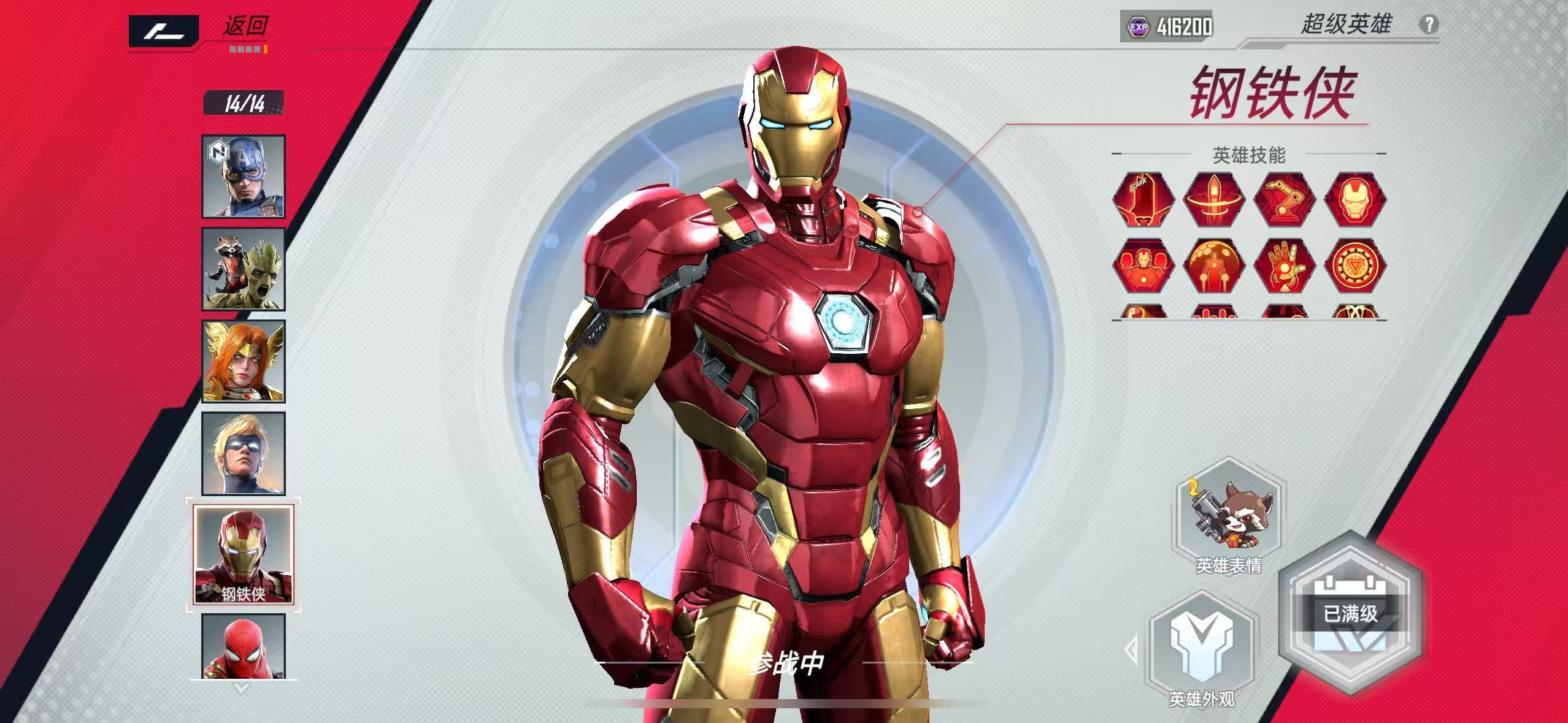Viewport: 1568px width, 723px height.
Task: Open 英雄外观 hero appearance
Action: pyautogui.click(x=1201, y=653)
